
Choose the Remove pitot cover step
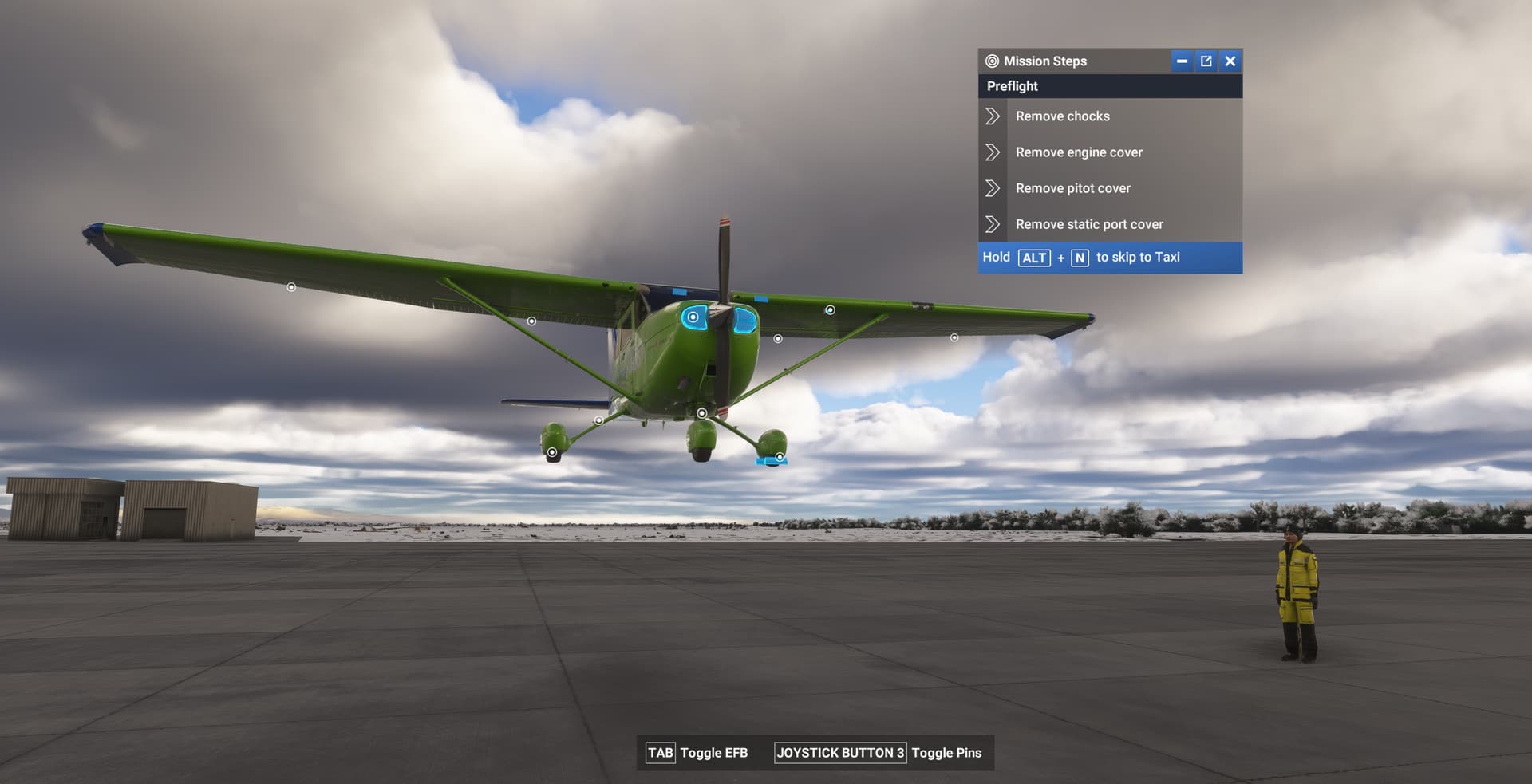1072,188
